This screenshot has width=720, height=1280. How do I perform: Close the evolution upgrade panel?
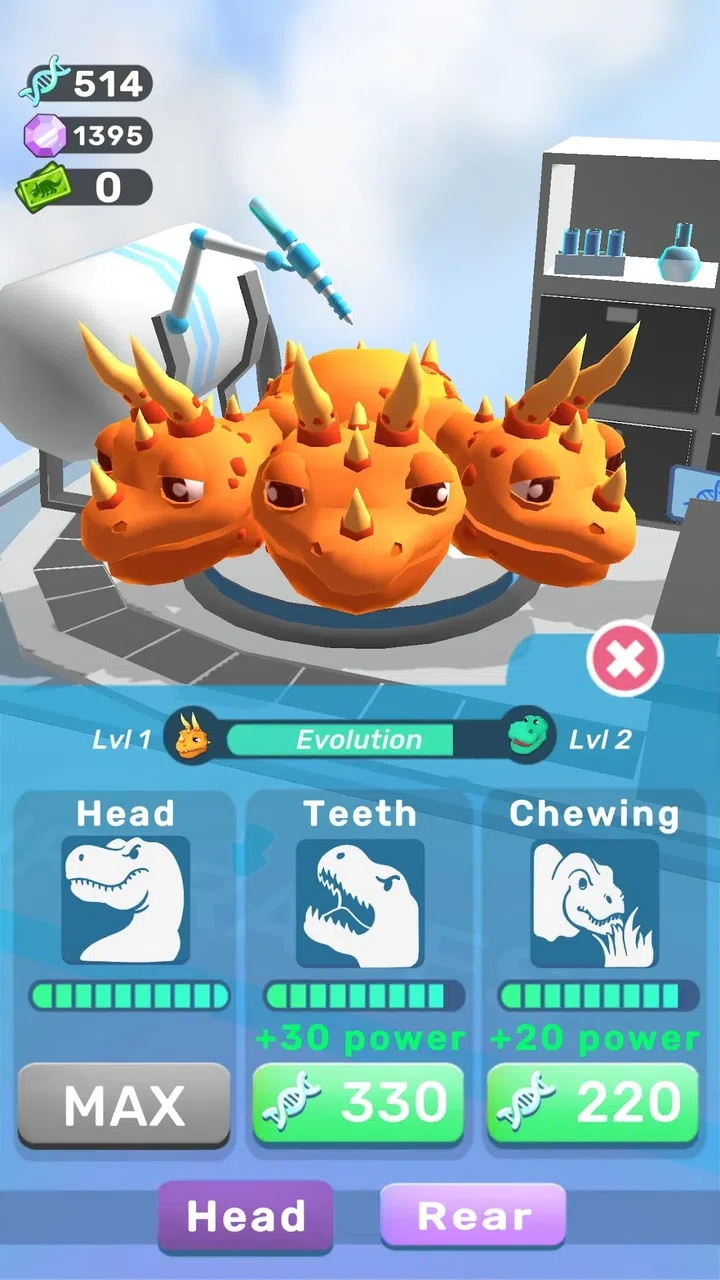pos(625,659)
